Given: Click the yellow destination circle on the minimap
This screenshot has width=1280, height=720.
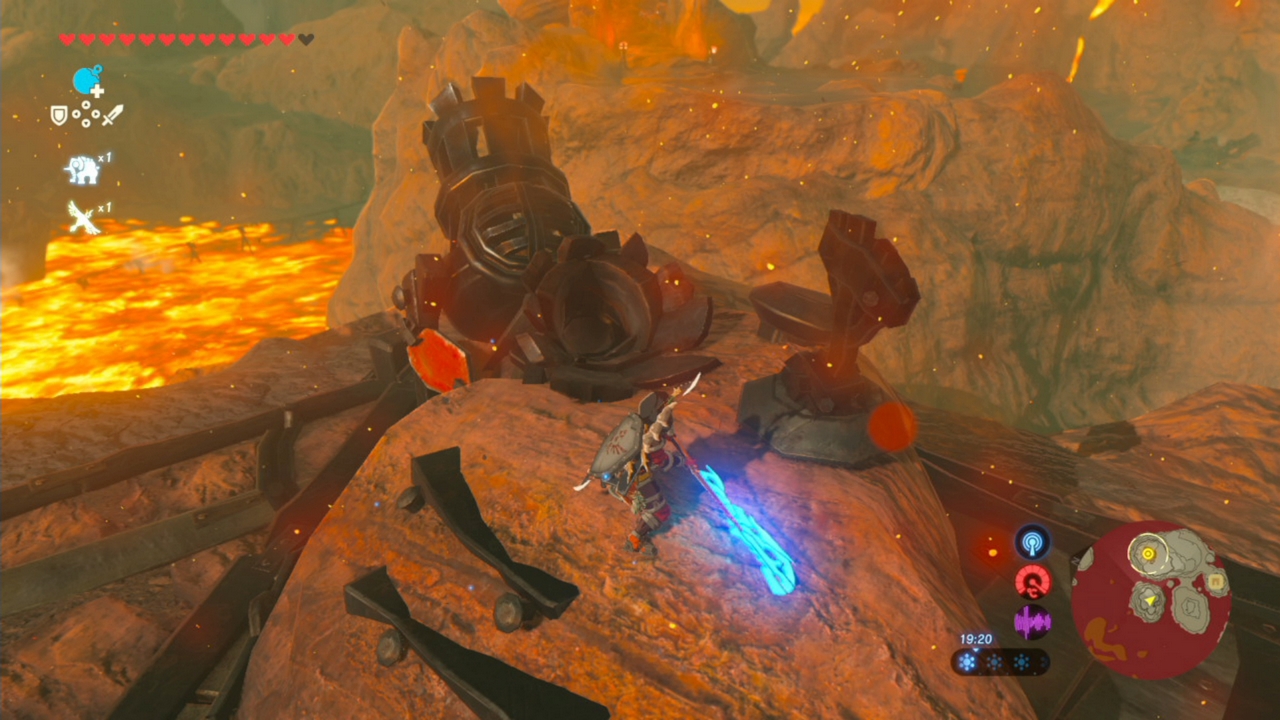Looking at the screenshot, I should (x=1148, y=553).
